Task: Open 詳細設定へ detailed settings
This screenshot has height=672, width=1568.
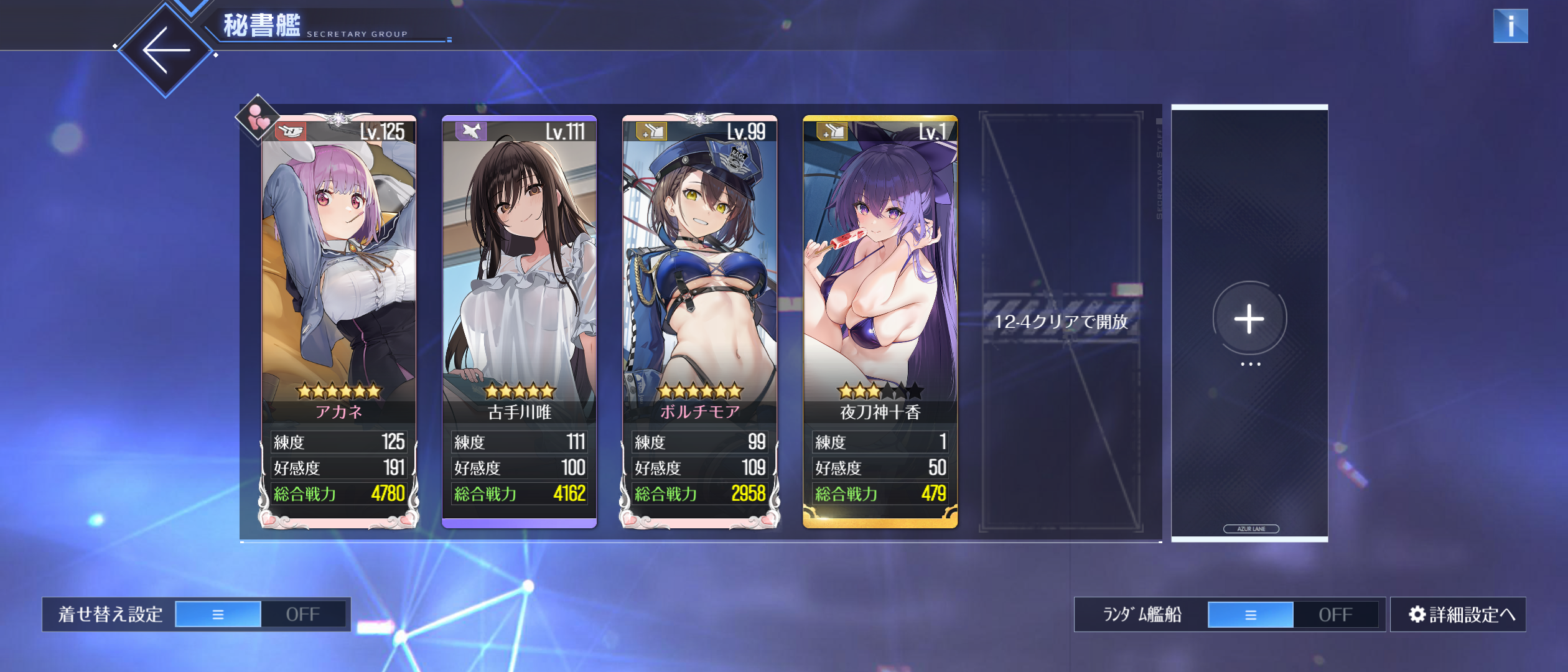Action: [x=1458, y=614]
